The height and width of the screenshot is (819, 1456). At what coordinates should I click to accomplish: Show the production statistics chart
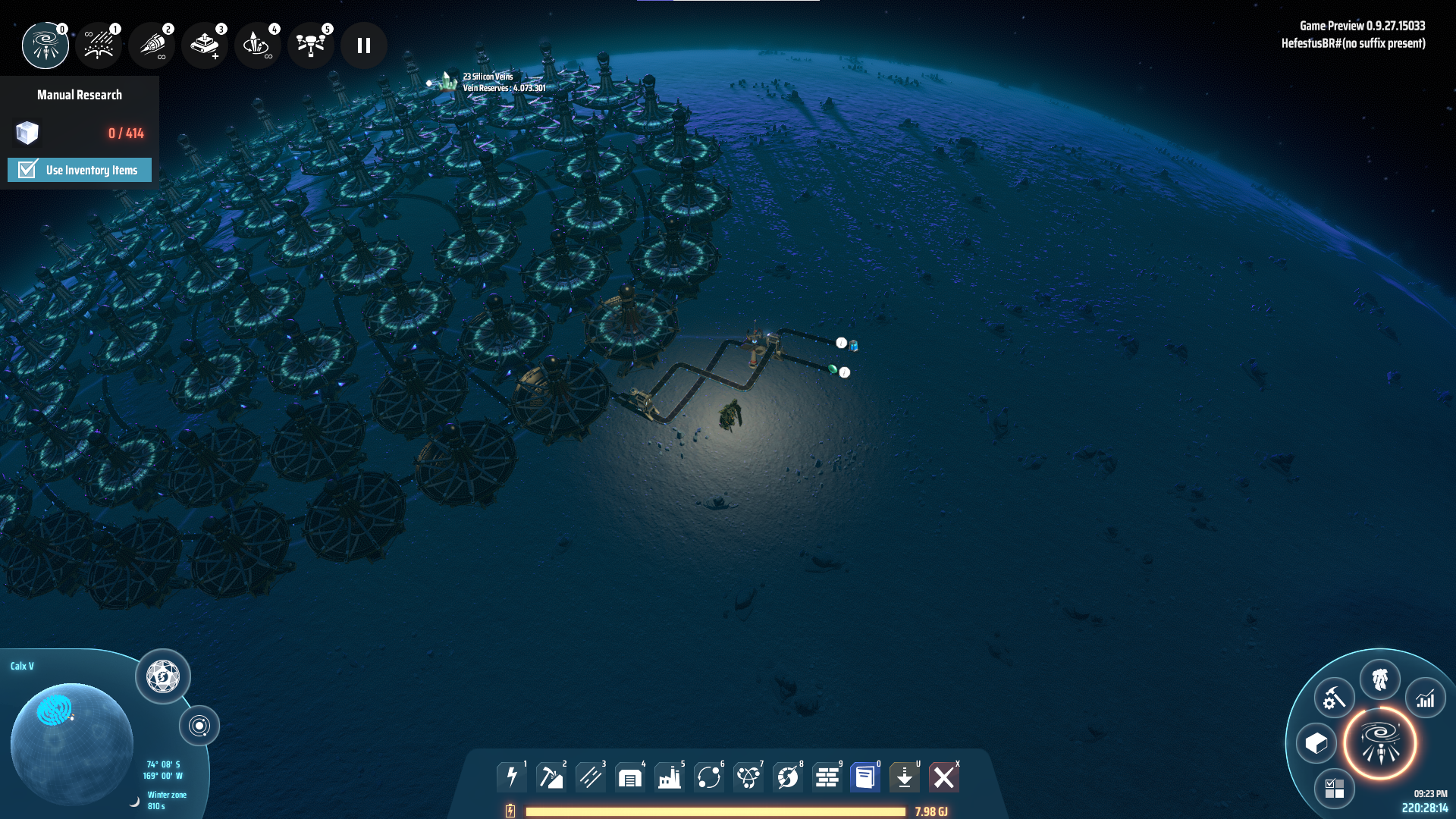click(1426, 698)
